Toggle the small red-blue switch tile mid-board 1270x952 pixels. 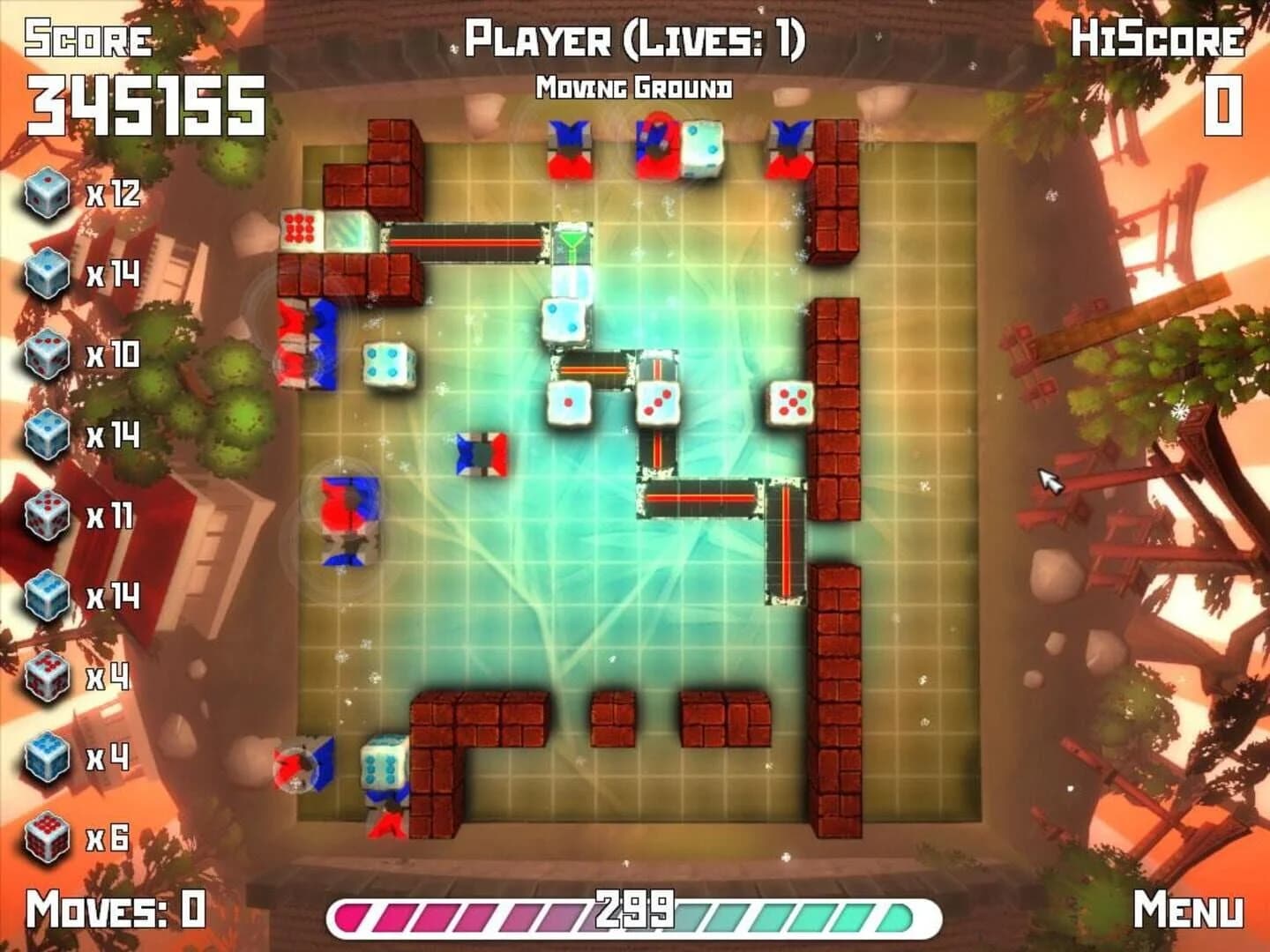(481, 454)
